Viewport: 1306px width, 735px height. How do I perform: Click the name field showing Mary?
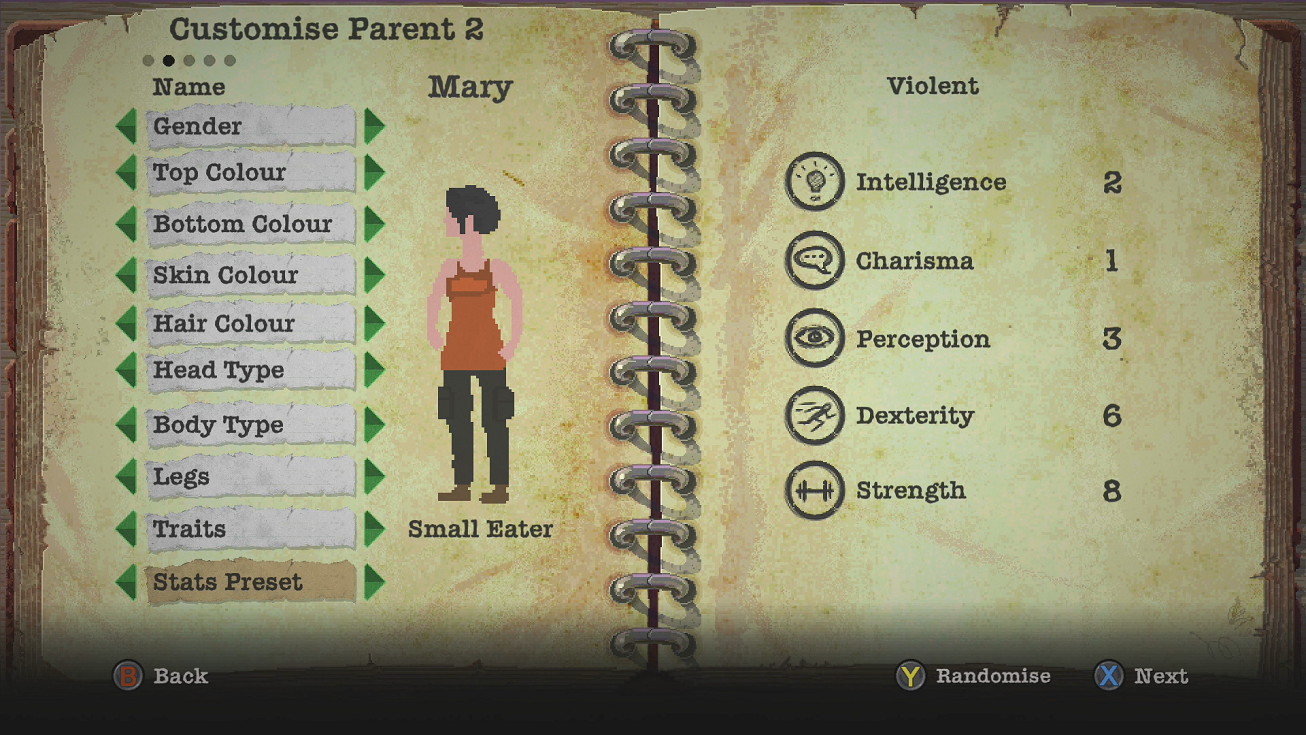tap(470, 88)
